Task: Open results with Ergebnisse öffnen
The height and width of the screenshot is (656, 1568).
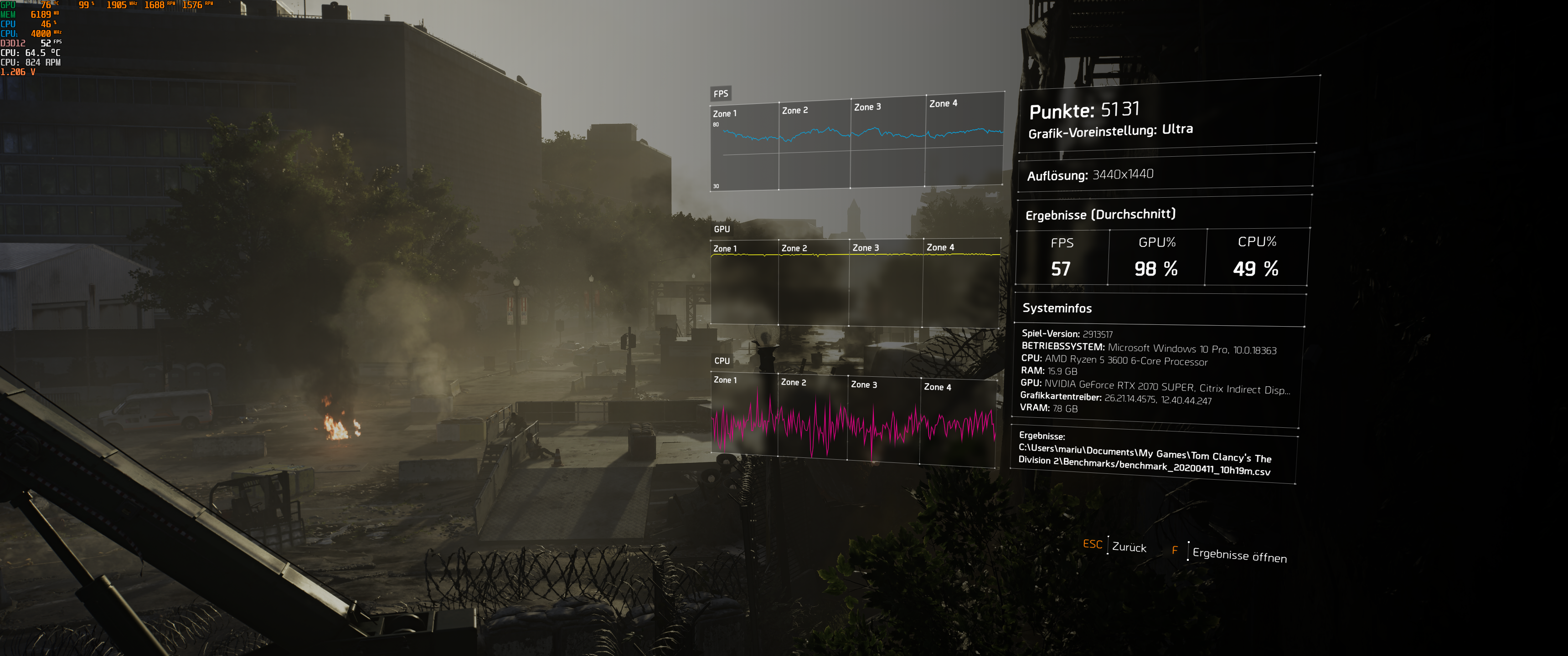Action: (x=1240, y=556)
